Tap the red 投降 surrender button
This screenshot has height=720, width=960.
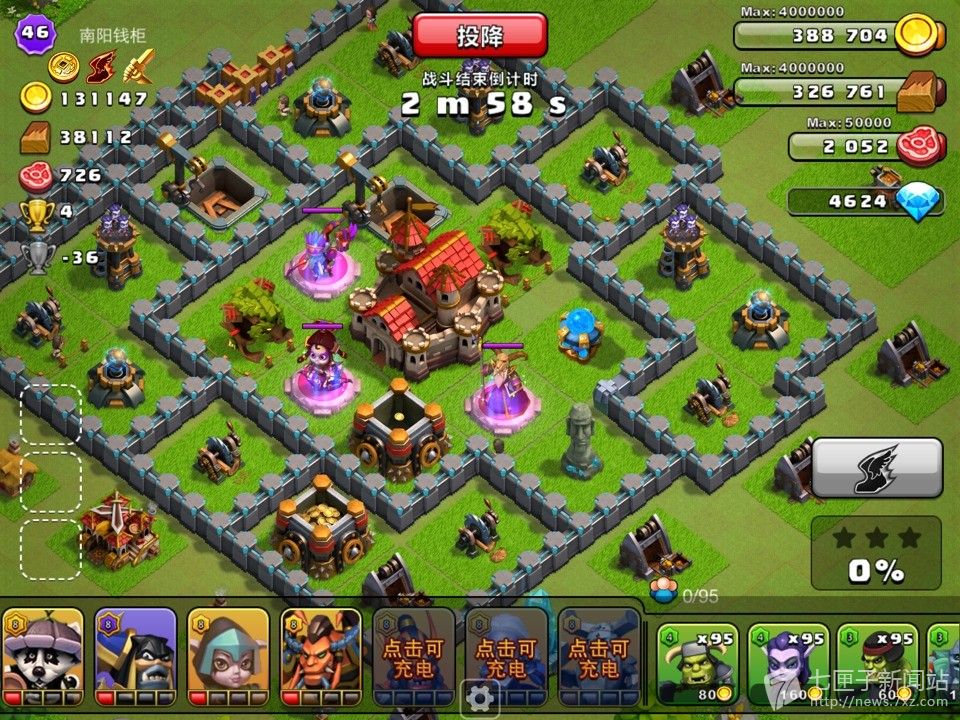[480, 36]
